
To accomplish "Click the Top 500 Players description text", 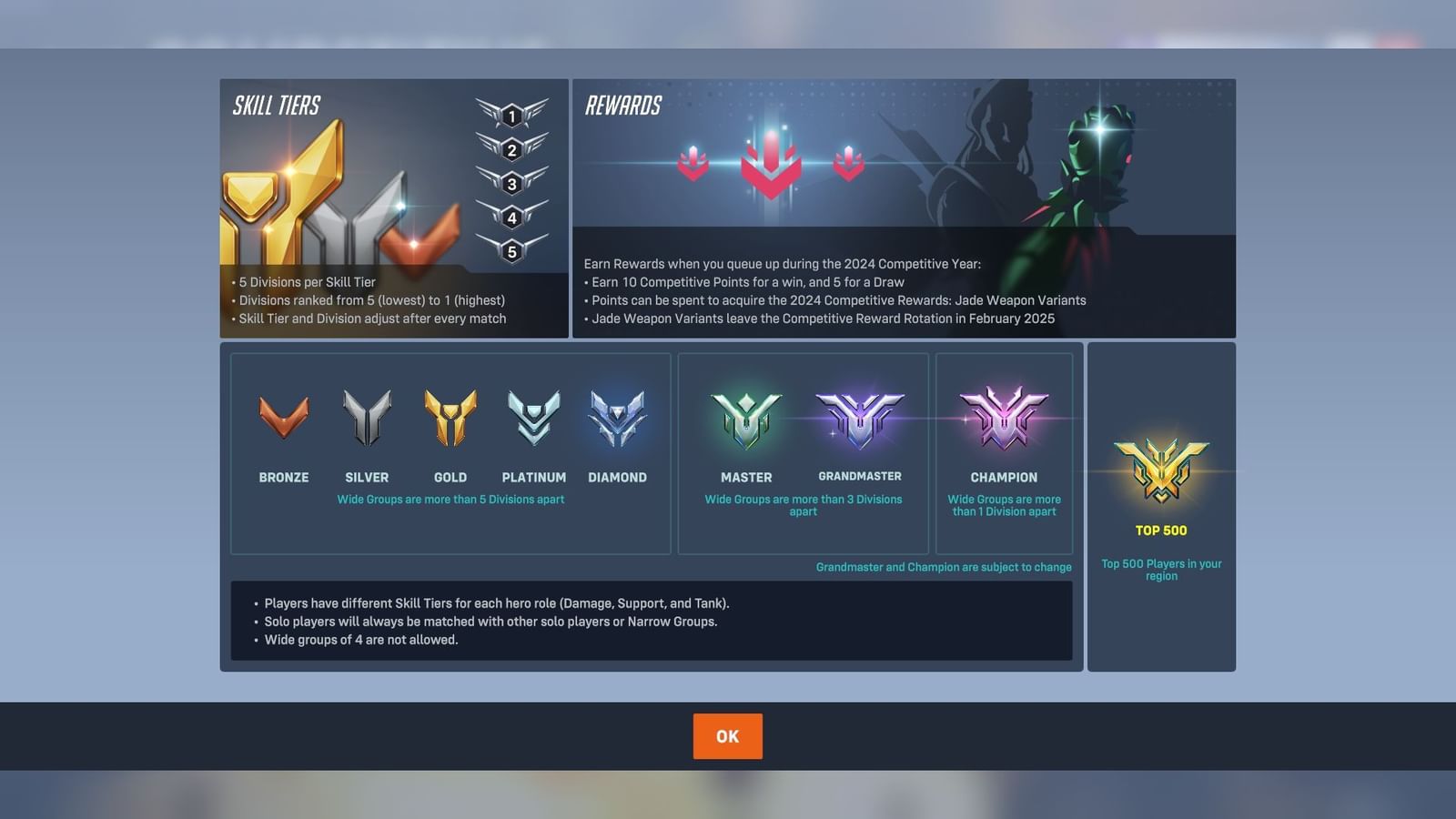I will coord(1161,570).
